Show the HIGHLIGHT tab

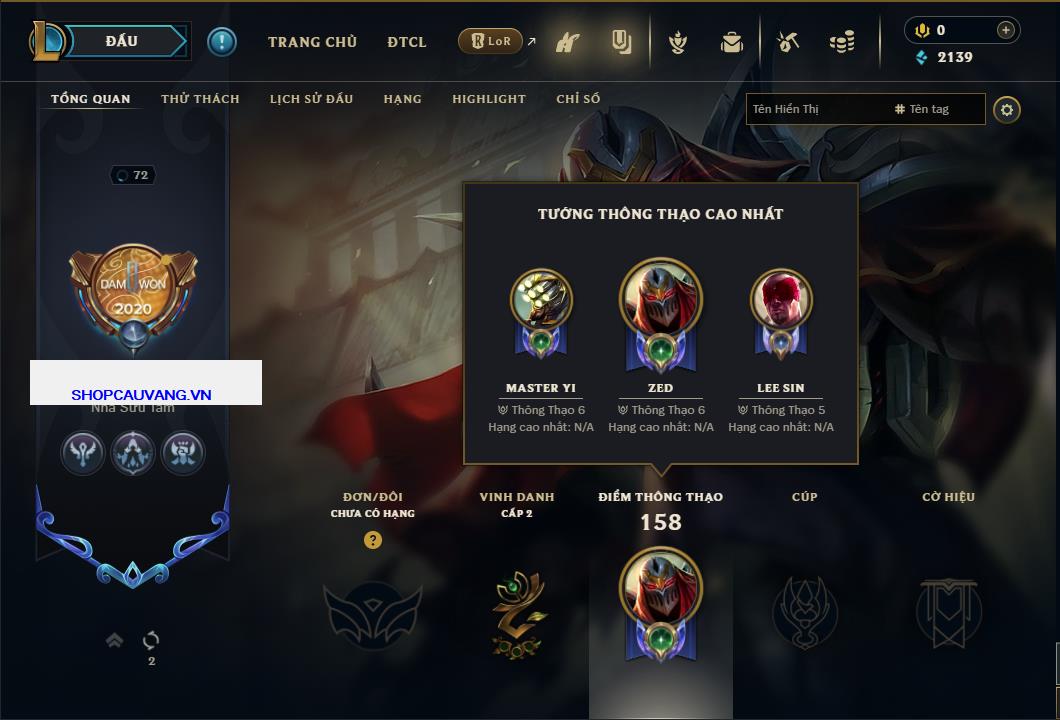point(488,99)
